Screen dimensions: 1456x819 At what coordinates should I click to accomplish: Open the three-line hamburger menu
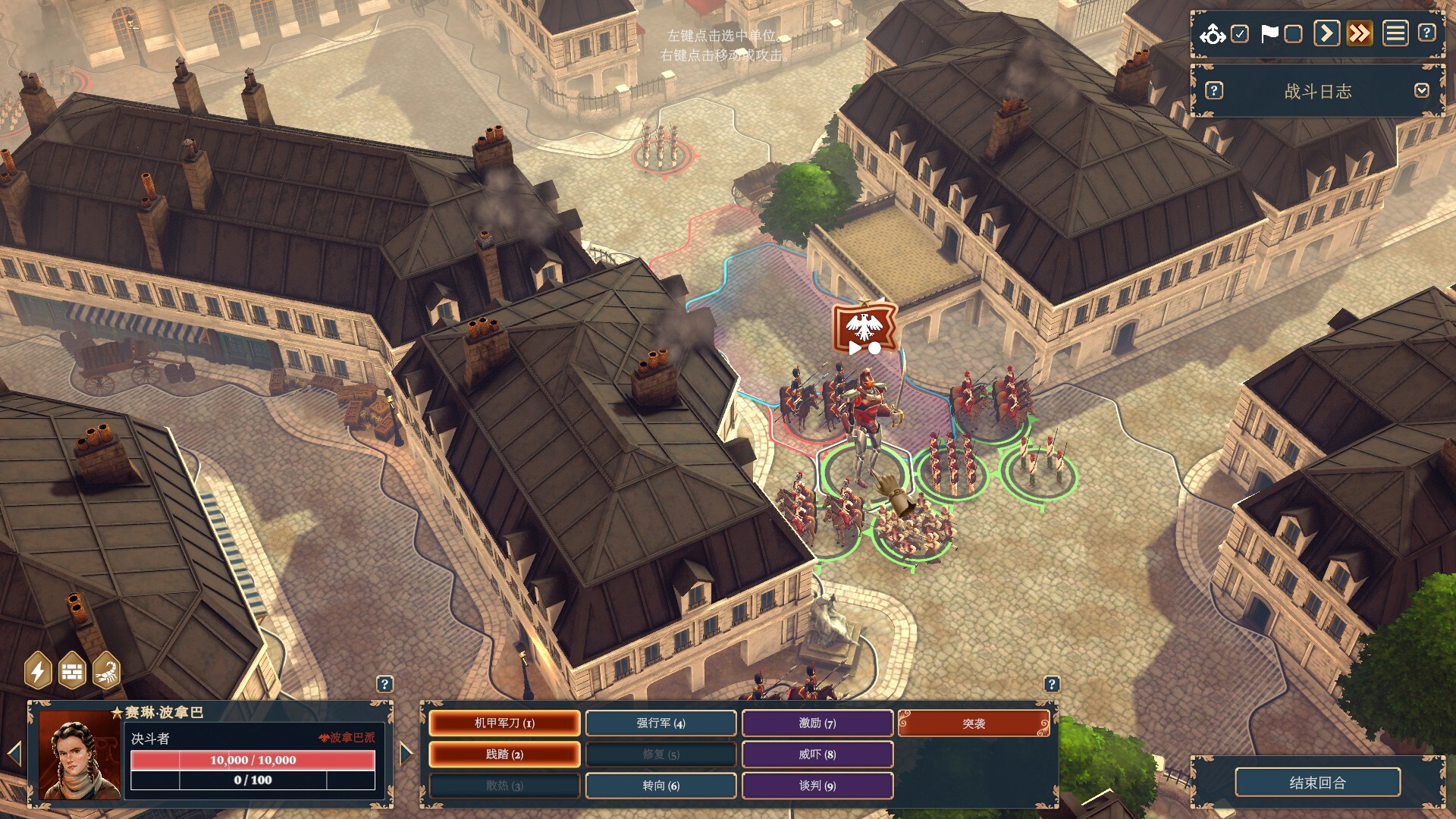tap(1395, 34)
